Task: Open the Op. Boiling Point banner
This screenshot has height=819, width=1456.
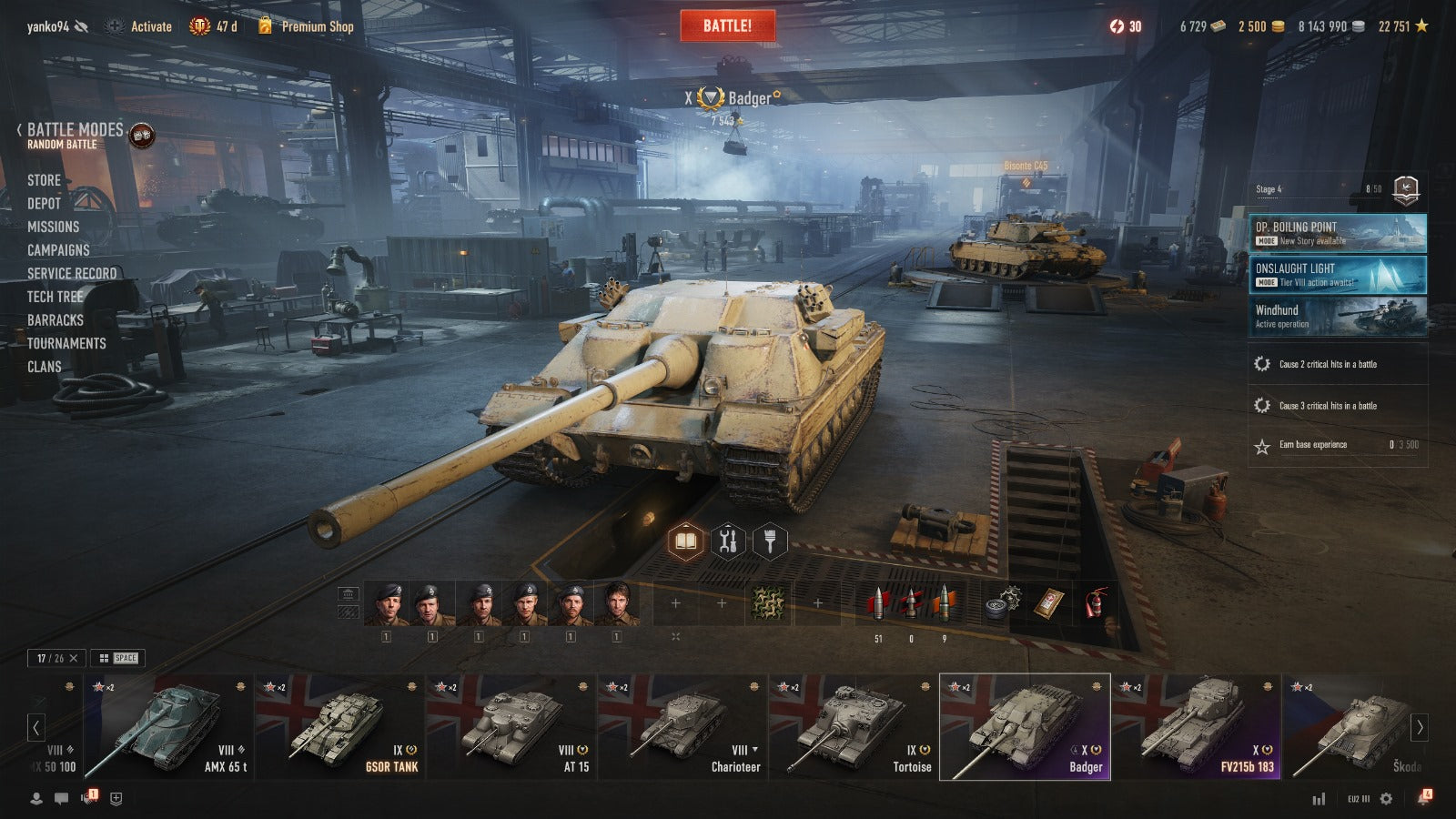Action: (x=1337, y=233)
